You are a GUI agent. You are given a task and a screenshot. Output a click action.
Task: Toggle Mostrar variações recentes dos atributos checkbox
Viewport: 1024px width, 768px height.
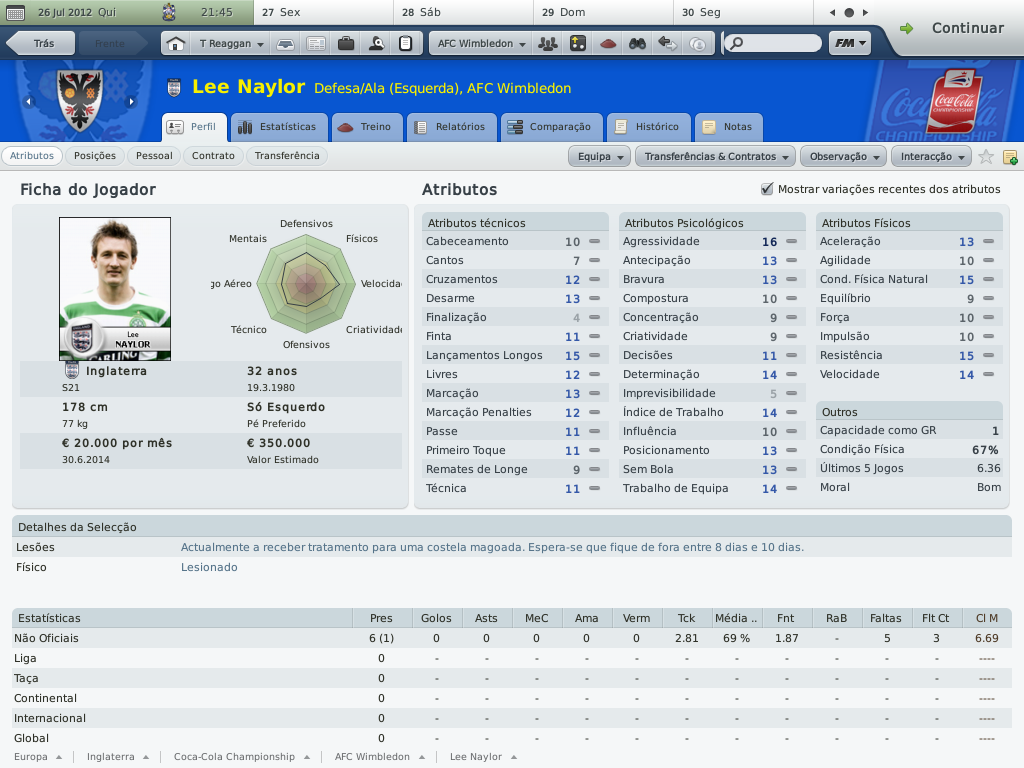(767, 189)
